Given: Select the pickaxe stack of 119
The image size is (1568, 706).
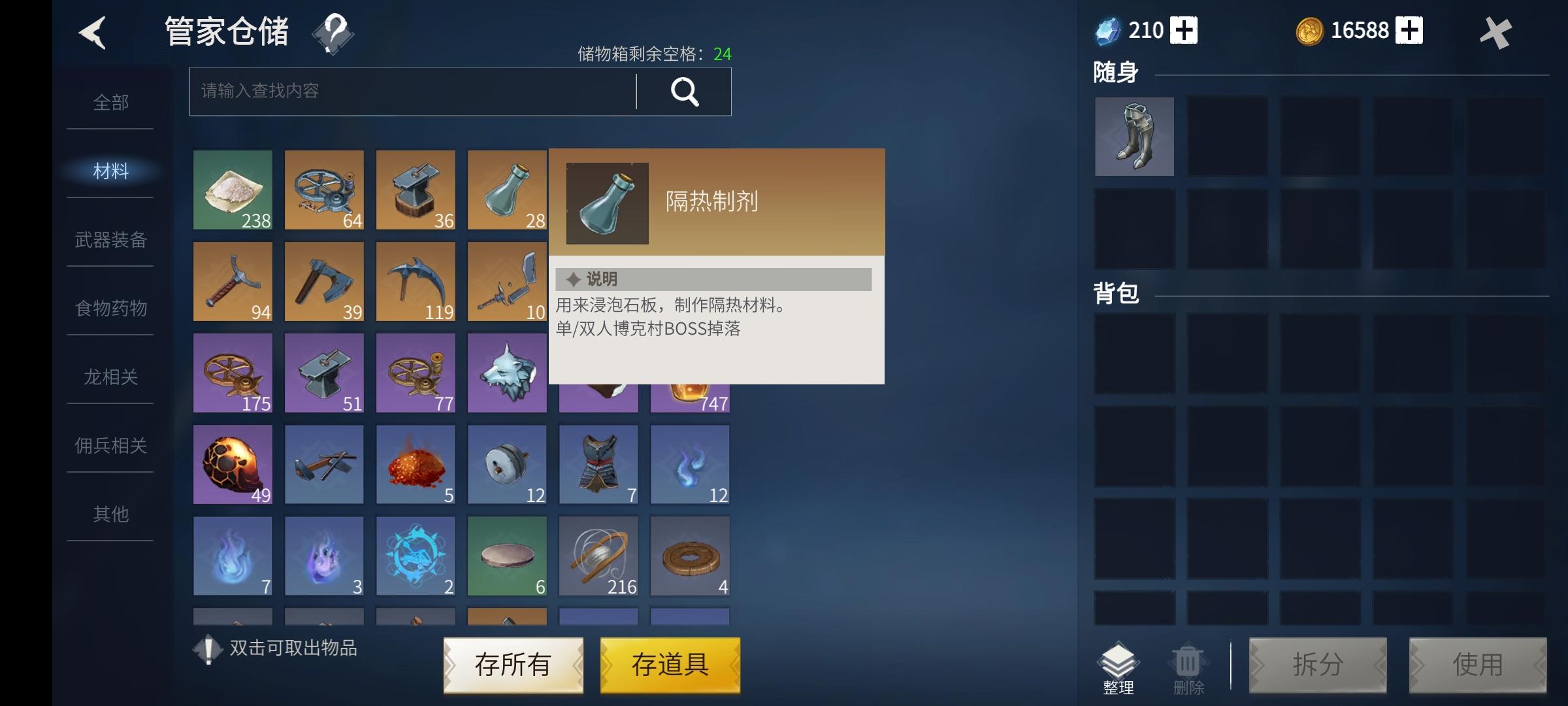Looking at the screenshot, I should pos(416,282).
